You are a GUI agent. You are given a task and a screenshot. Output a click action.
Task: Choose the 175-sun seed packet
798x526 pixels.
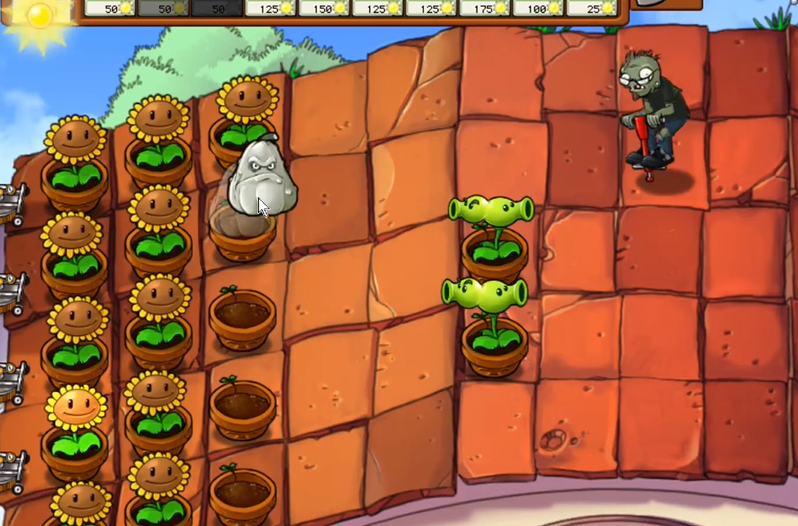click(484, 8)
